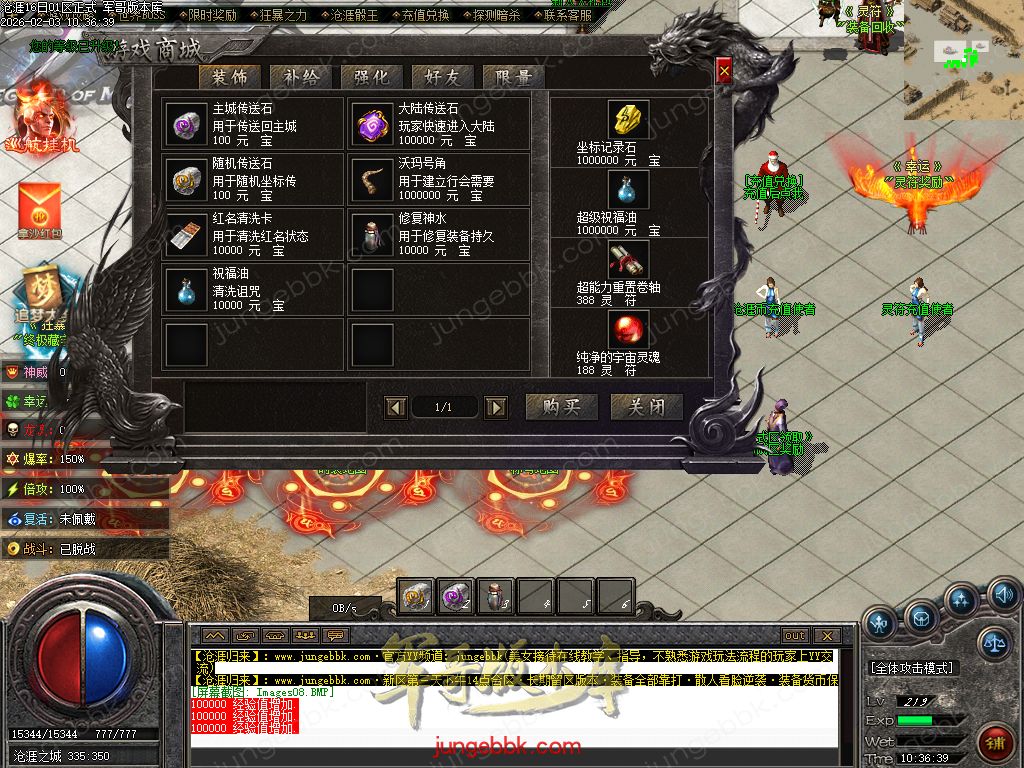Open the 限时奖励 top menu
This screenshot has height=768, width=1024.
click(212, 15)
